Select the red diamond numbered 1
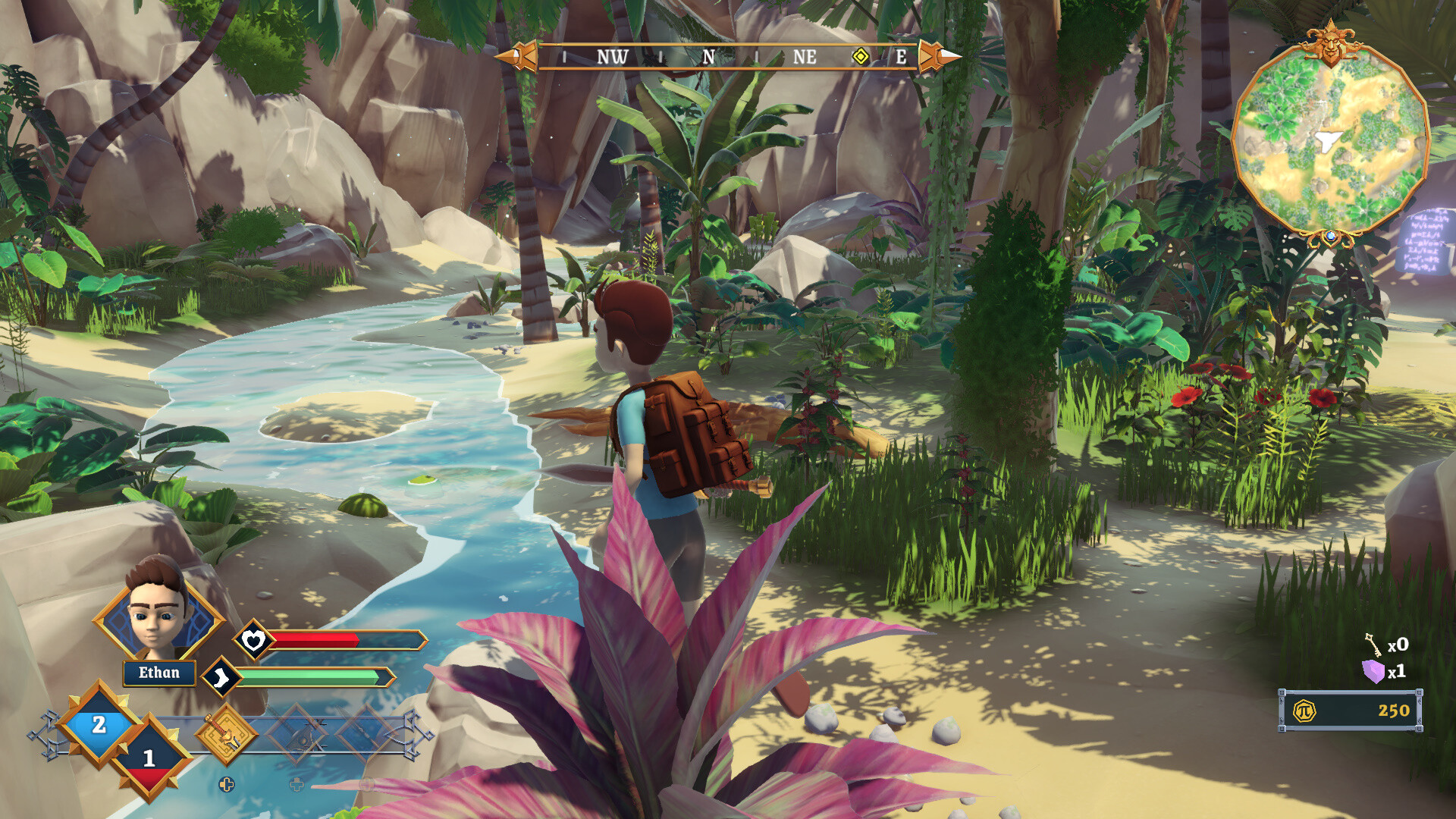The height and width of the screenshot is (819, 1456). tap(149, 758)
